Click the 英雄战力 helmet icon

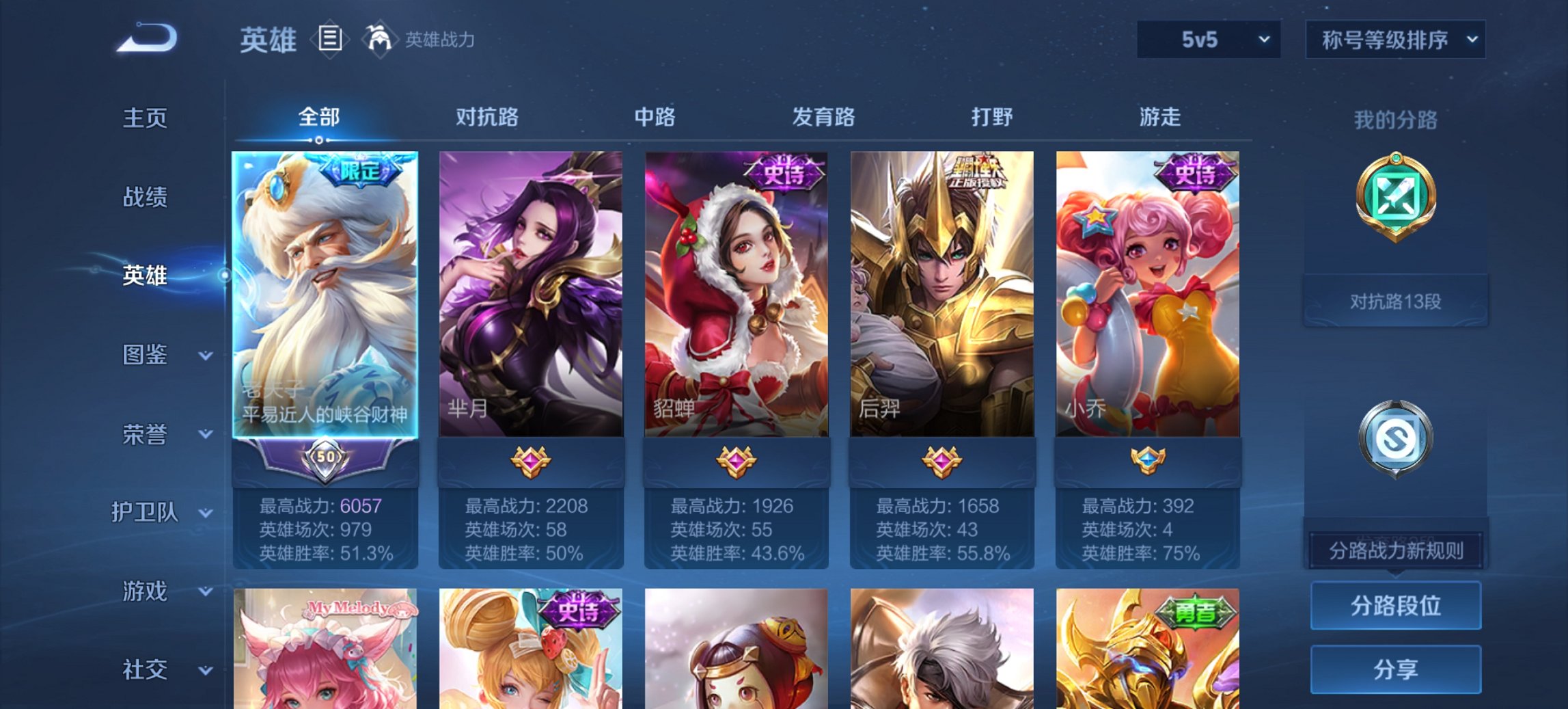coord(381,38)
